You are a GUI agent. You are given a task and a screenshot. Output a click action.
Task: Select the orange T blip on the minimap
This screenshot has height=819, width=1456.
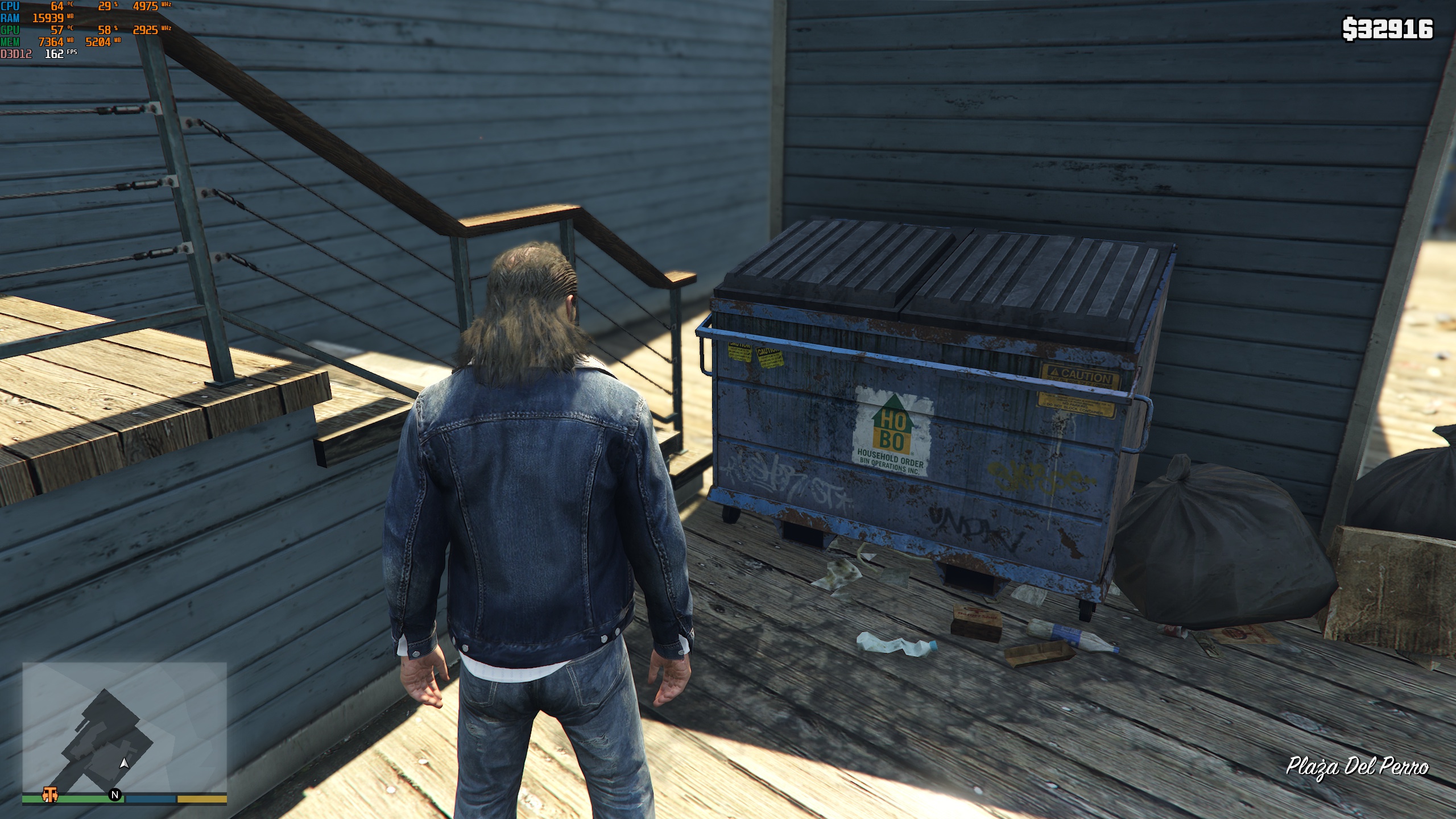(50, 794)
